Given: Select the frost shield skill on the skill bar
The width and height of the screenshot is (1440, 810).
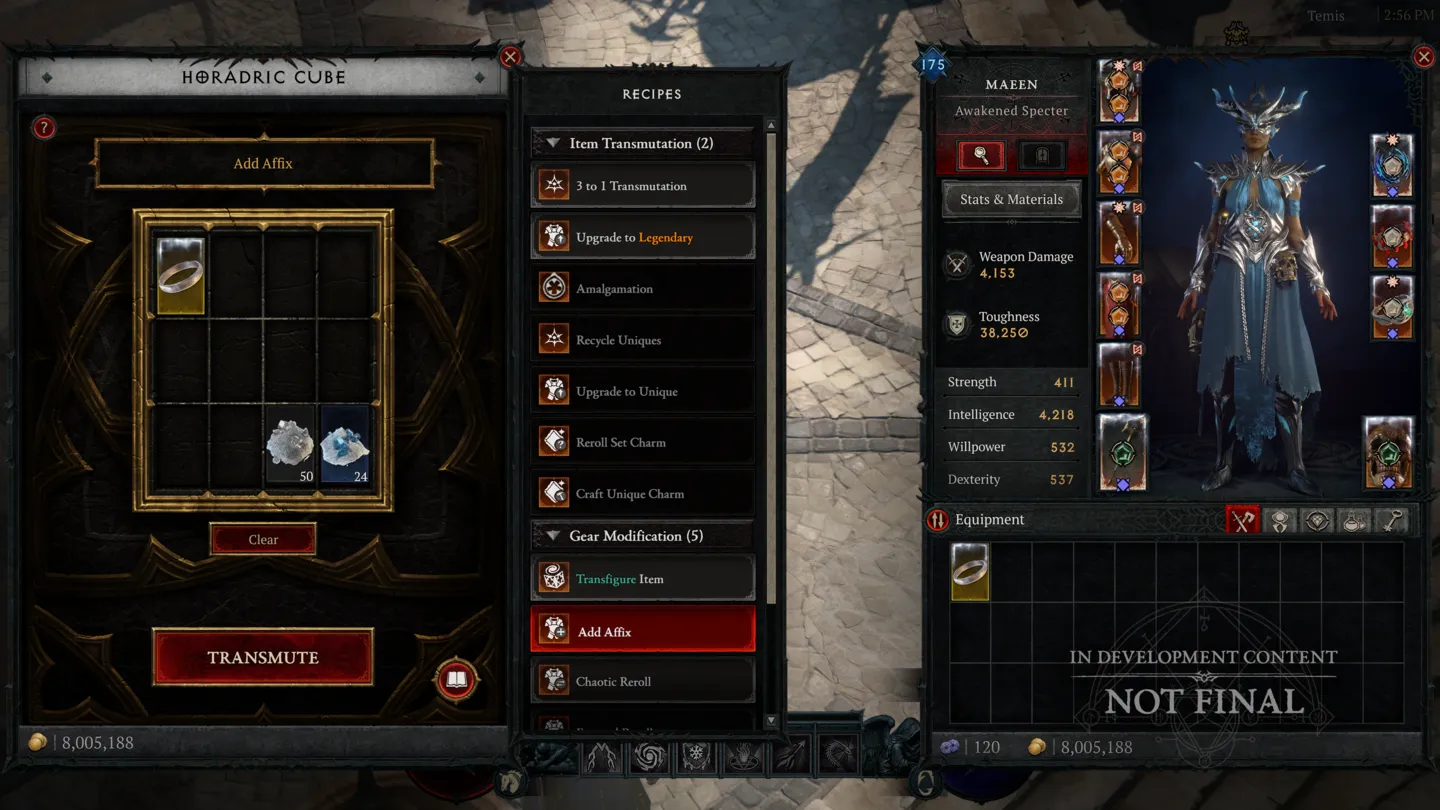Looking at the screenshot, I should click(696, 758).
